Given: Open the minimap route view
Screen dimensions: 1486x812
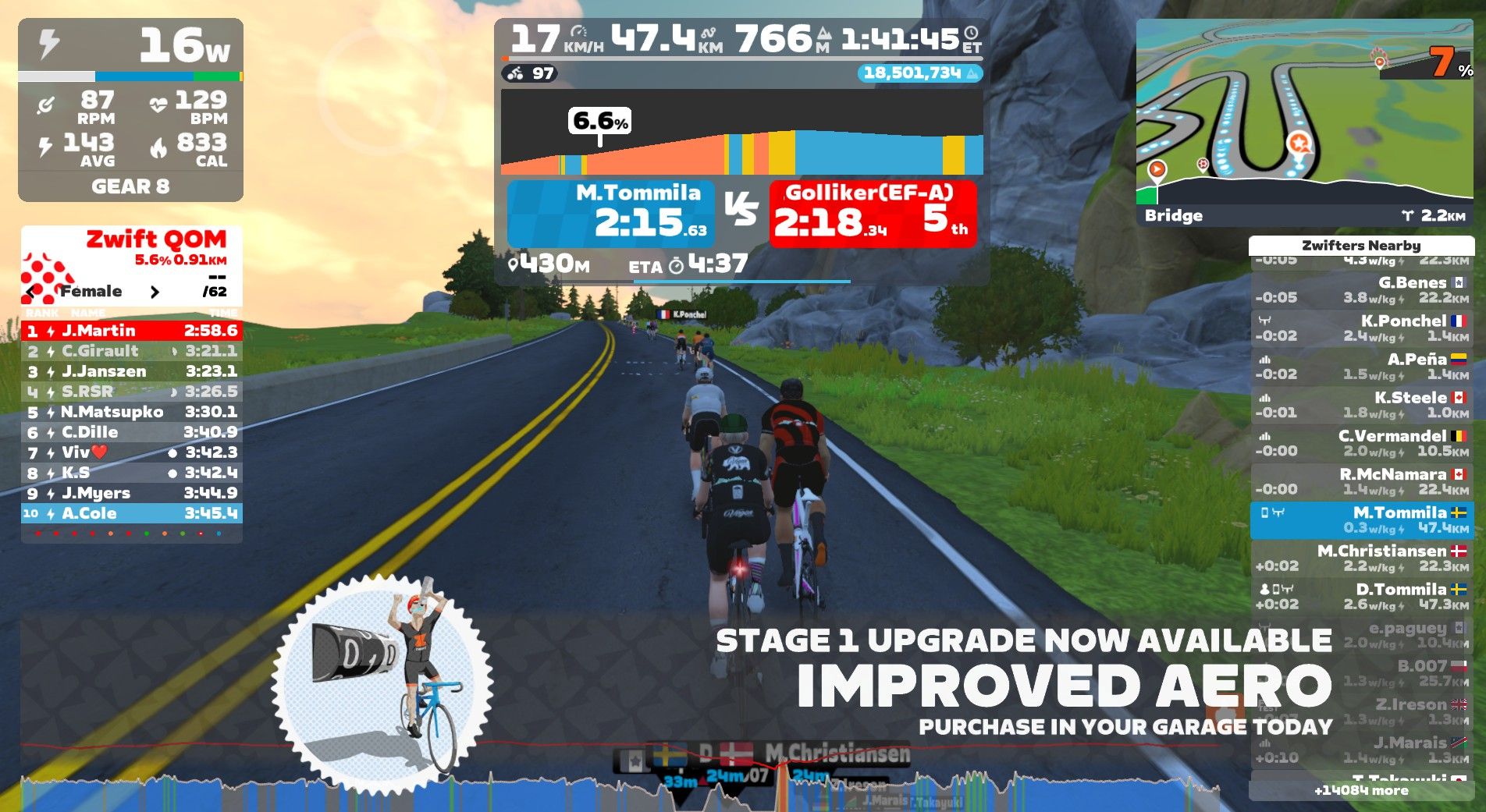Looking at the screenshot, I should click(1303, 109).
